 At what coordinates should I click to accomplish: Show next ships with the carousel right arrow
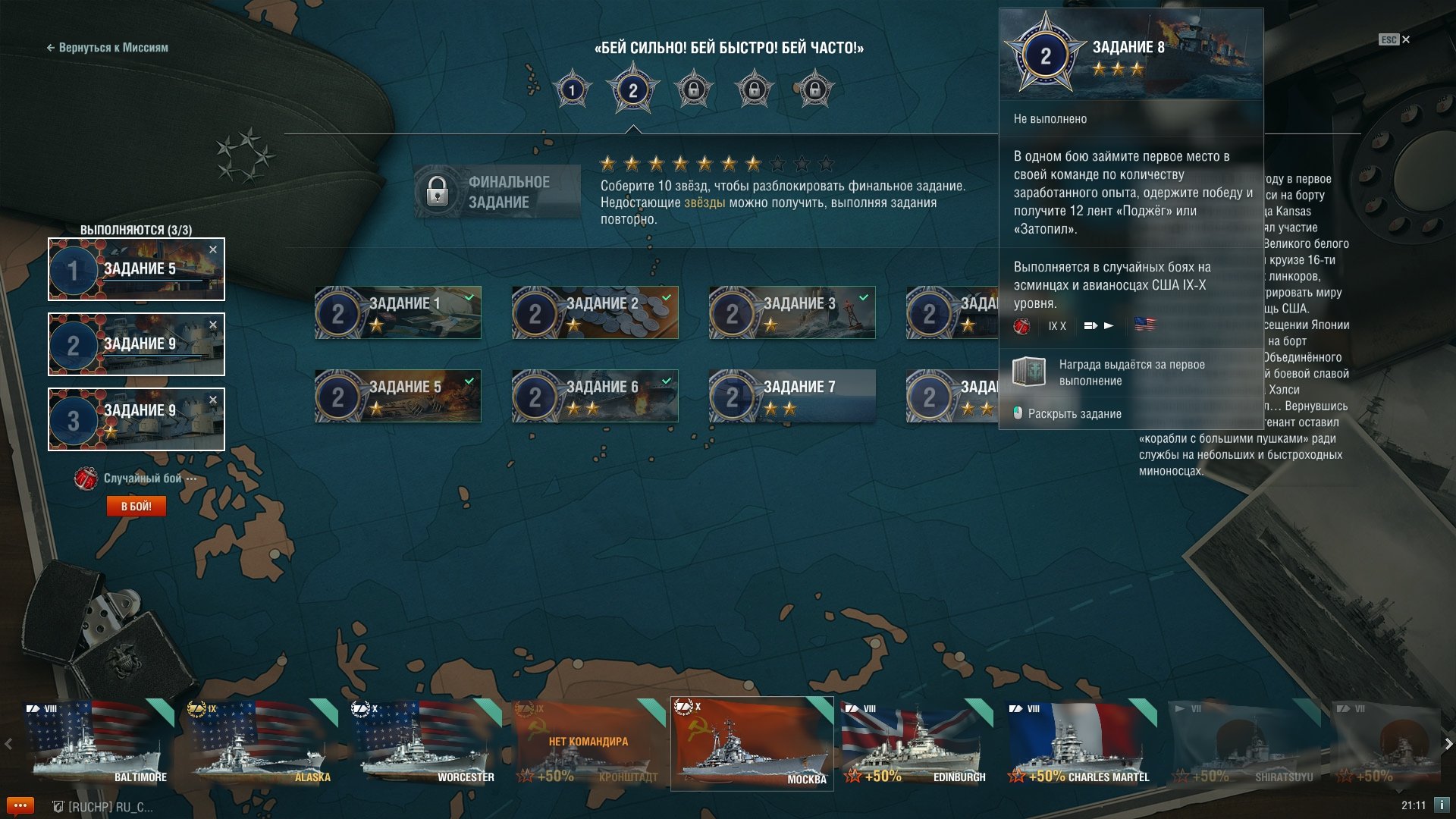coord(1448,744)
